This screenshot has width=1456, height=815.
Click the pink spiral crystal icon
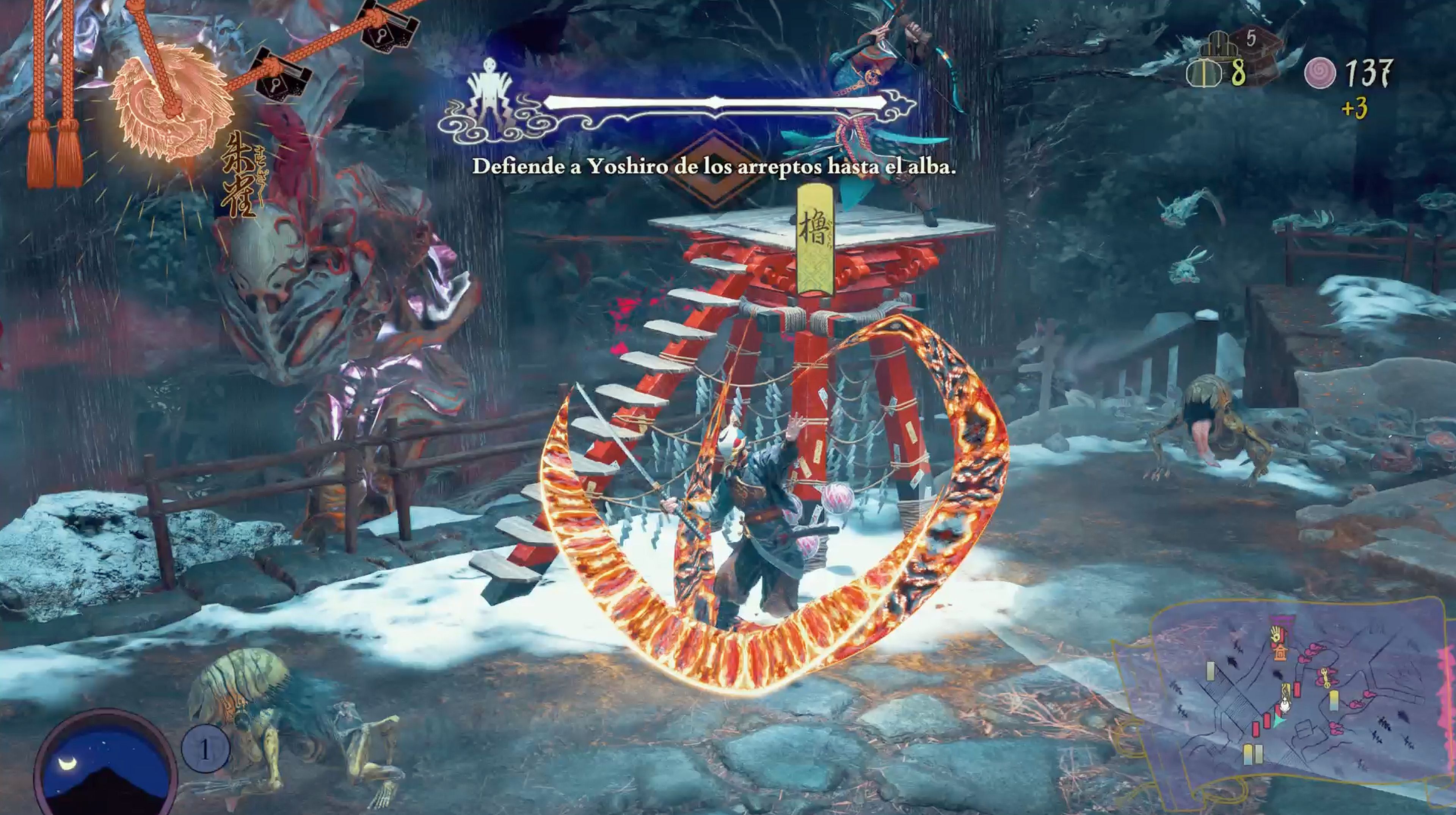[x=1320, y=74]
